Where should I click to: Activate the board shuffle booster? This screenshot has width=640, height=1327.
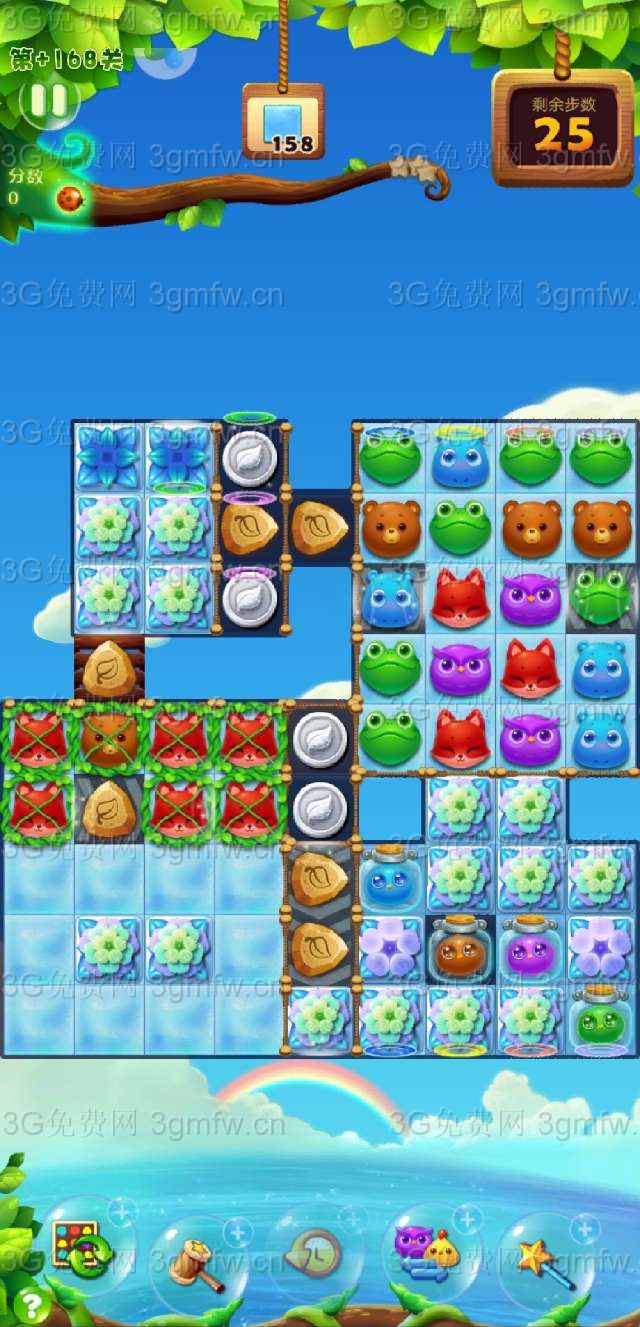[76, 1248]
